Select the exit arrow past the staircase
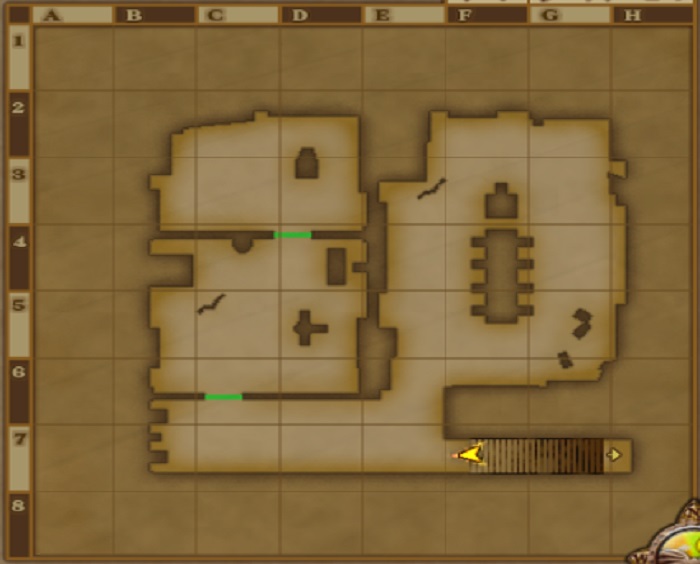This screenshot has width=700, height=564. [x=615, y=455]
